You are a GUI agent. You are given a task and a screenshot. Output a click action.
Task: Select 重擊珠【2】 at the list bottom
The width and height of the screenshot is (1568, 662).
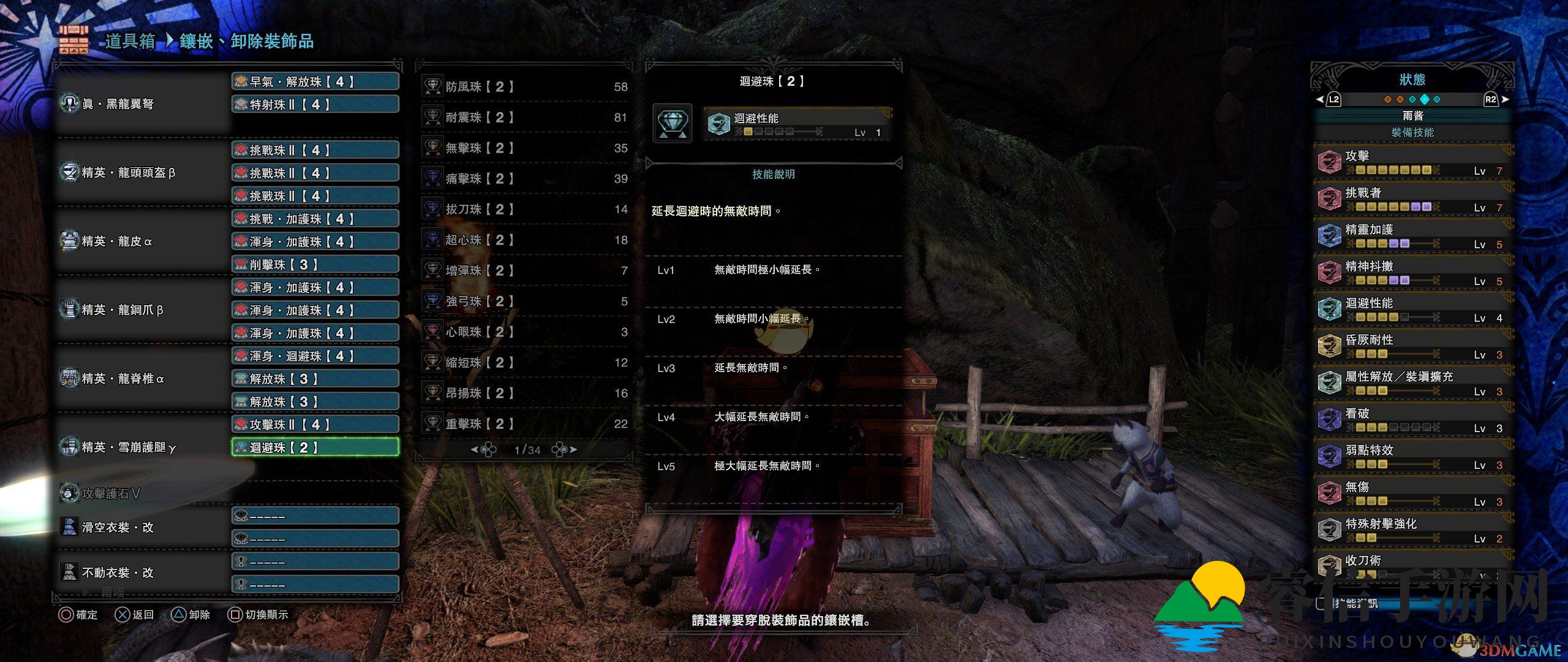click(x=524, y=424)
